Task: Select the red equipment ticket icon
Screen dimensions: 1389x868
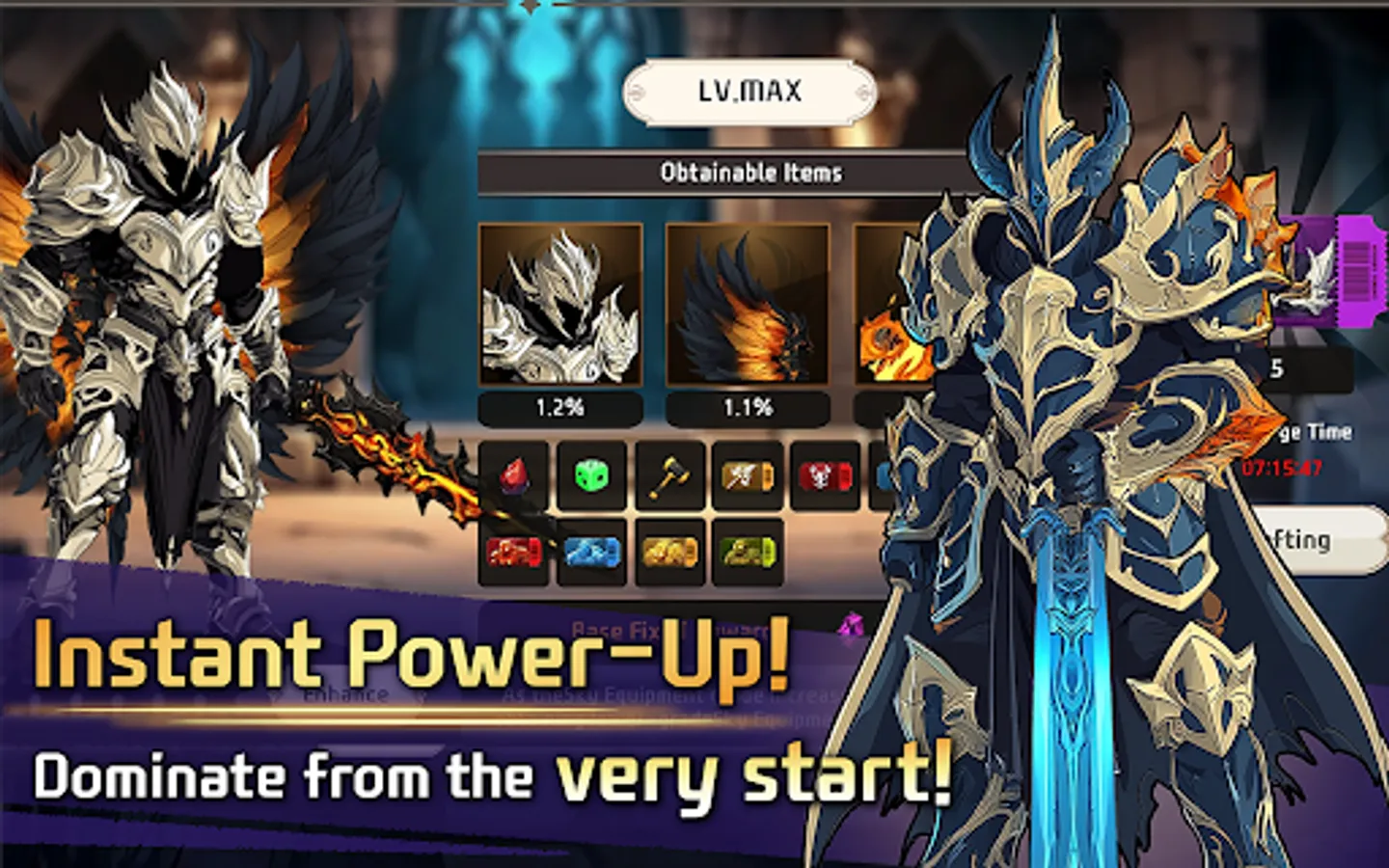Action: [x=514, y=550]
